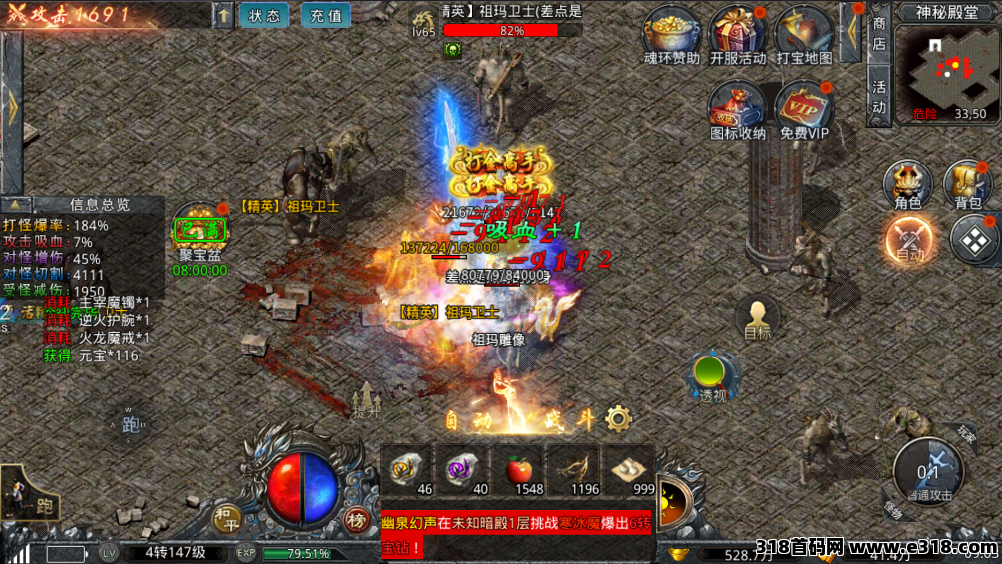Image resolution: width=1002 pixels, height=564 pixels.
Task: Open the 角色 character sheet
Action: [908, 185]
